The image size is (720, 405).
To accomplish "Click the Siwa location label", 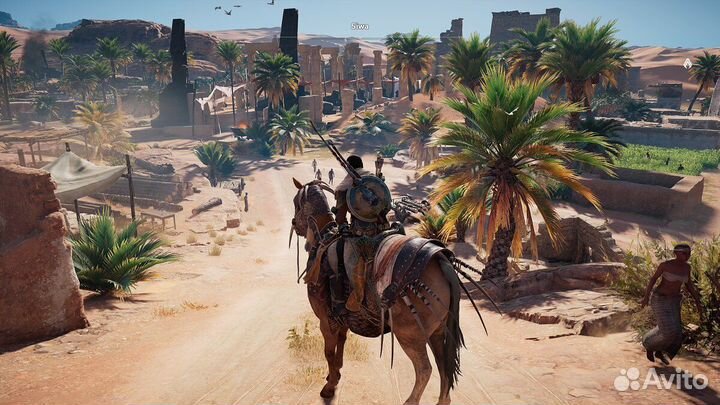I will point(359,26).
